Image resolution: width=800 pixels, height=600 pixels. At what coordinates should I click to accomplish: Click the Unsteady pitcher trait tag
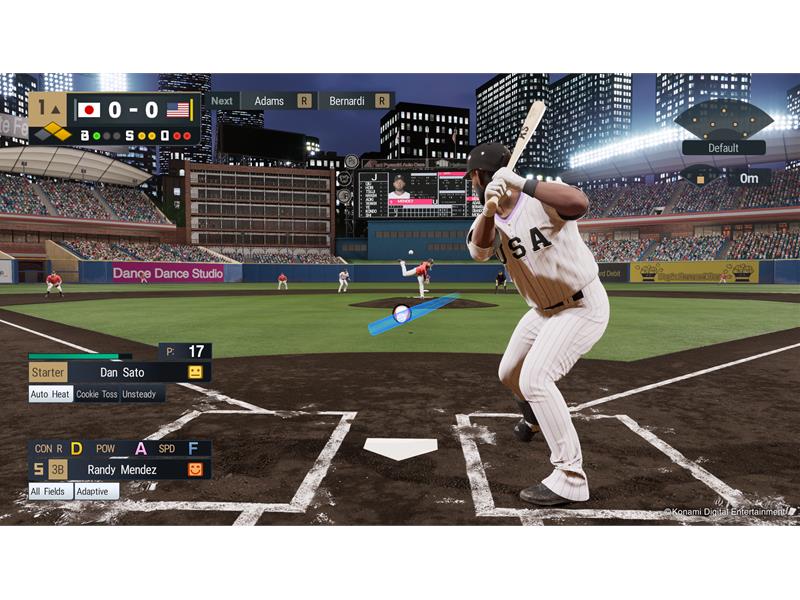[141, 394]
